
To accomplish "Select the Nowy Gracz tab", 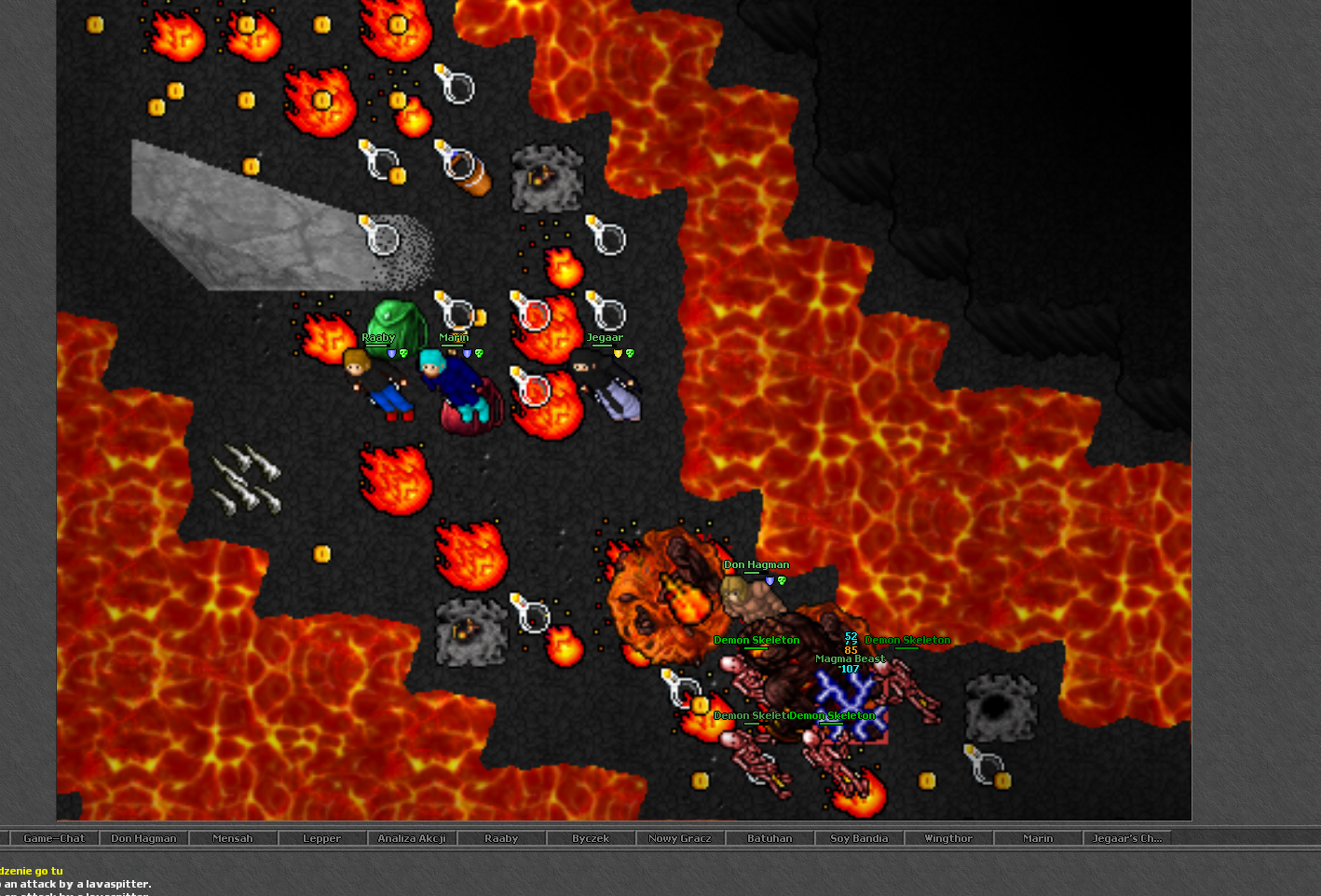I will (x=680, y=838).
